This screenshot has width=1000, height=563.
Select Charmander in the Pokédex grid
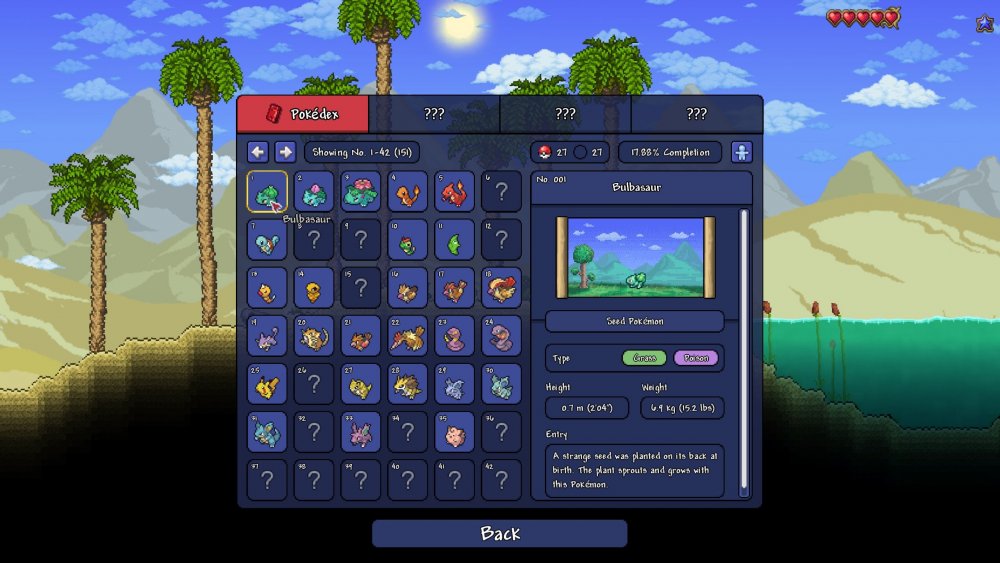[408, 191]
